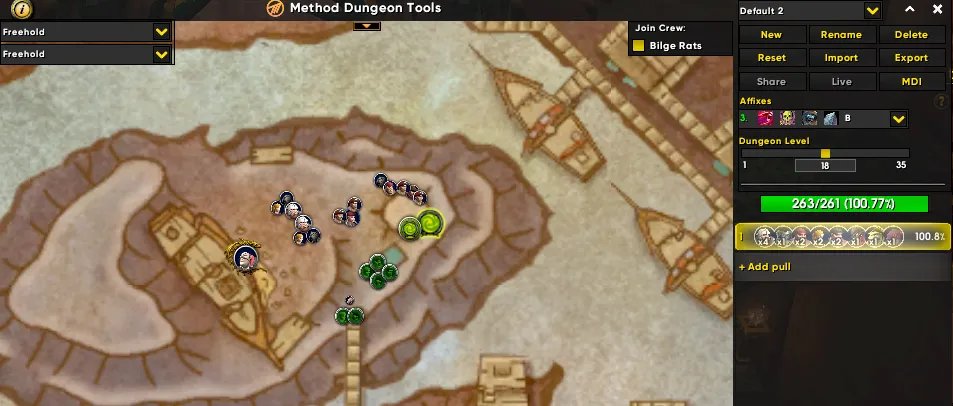Delete the current preset
Screen dimensions: 953x406
(x=911, y=34)
